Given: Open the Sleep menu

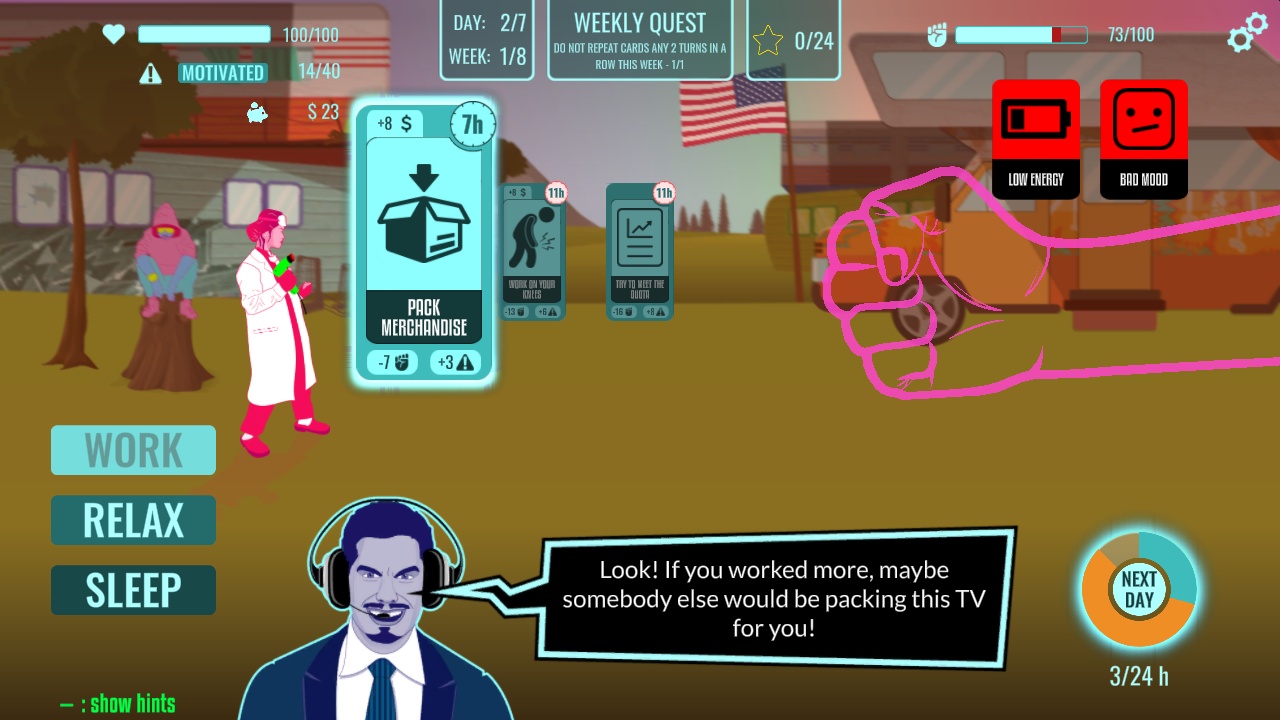Looking at the screenshot, I should [x=133, y=590].
